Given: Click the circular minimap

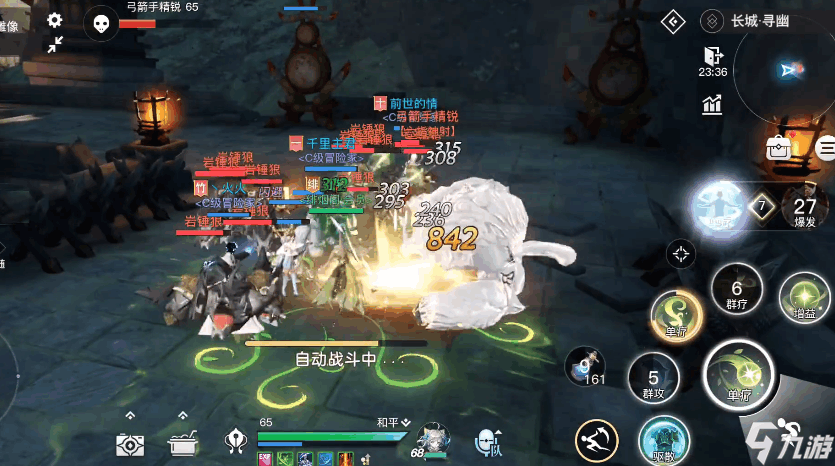Looking at the screenshot, I should (788, 68).
